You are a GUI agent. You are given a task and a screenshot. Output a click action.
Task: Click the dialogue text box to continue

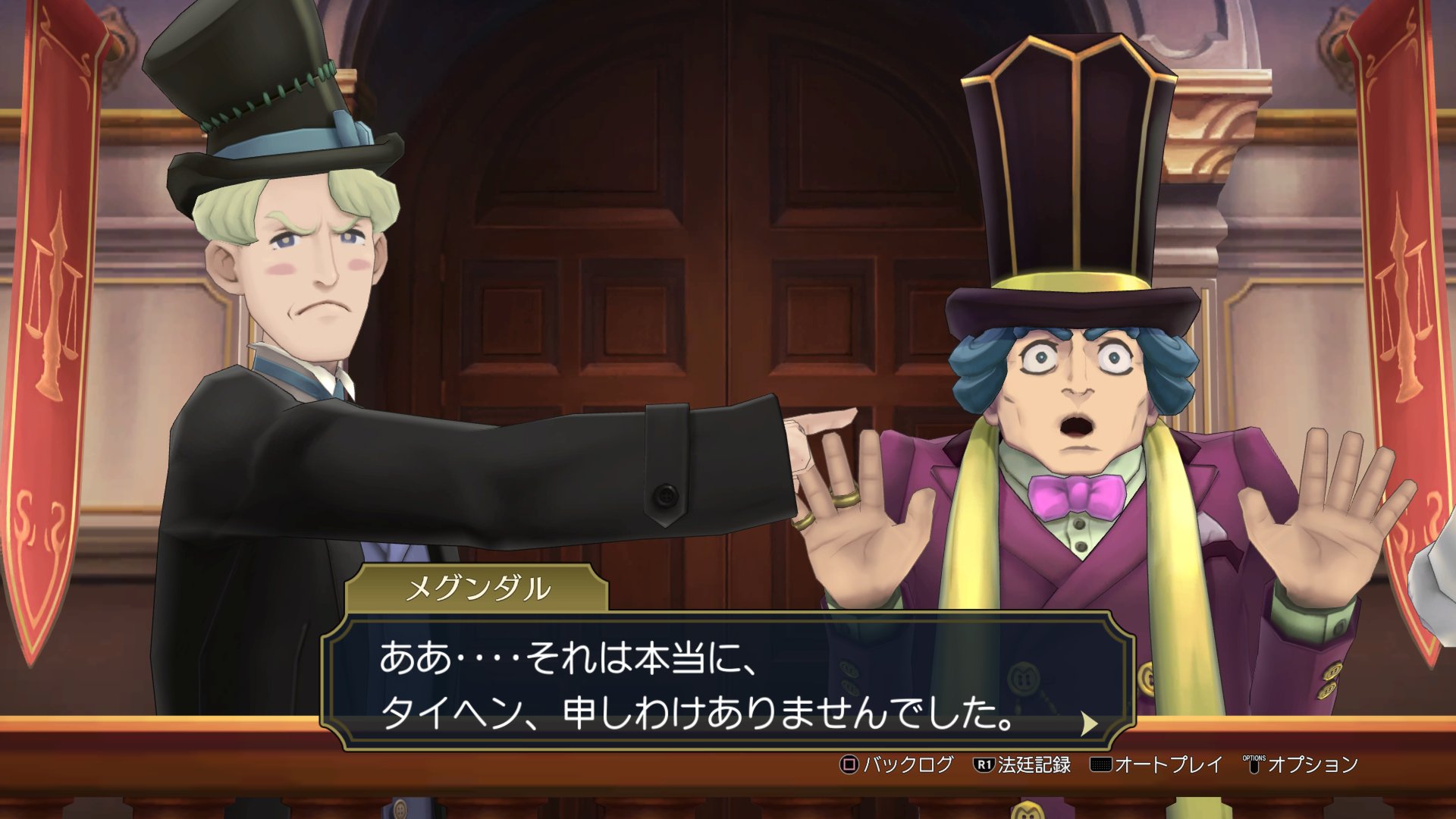coord(728,682)
